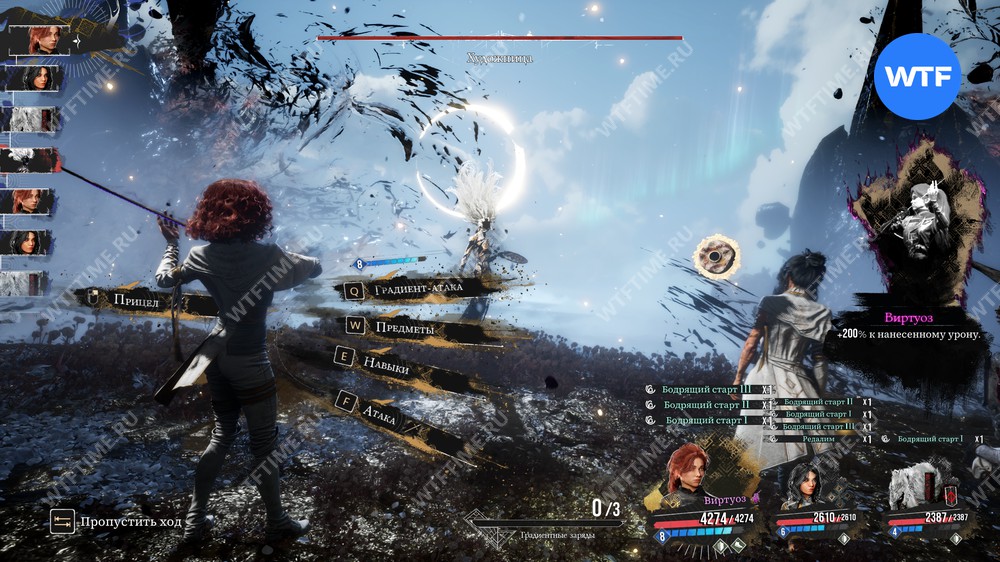The width and height of the screenshot is (1000, 562).
Task: Click Пропустить ход to skip turn
Action: coord(118,521)
